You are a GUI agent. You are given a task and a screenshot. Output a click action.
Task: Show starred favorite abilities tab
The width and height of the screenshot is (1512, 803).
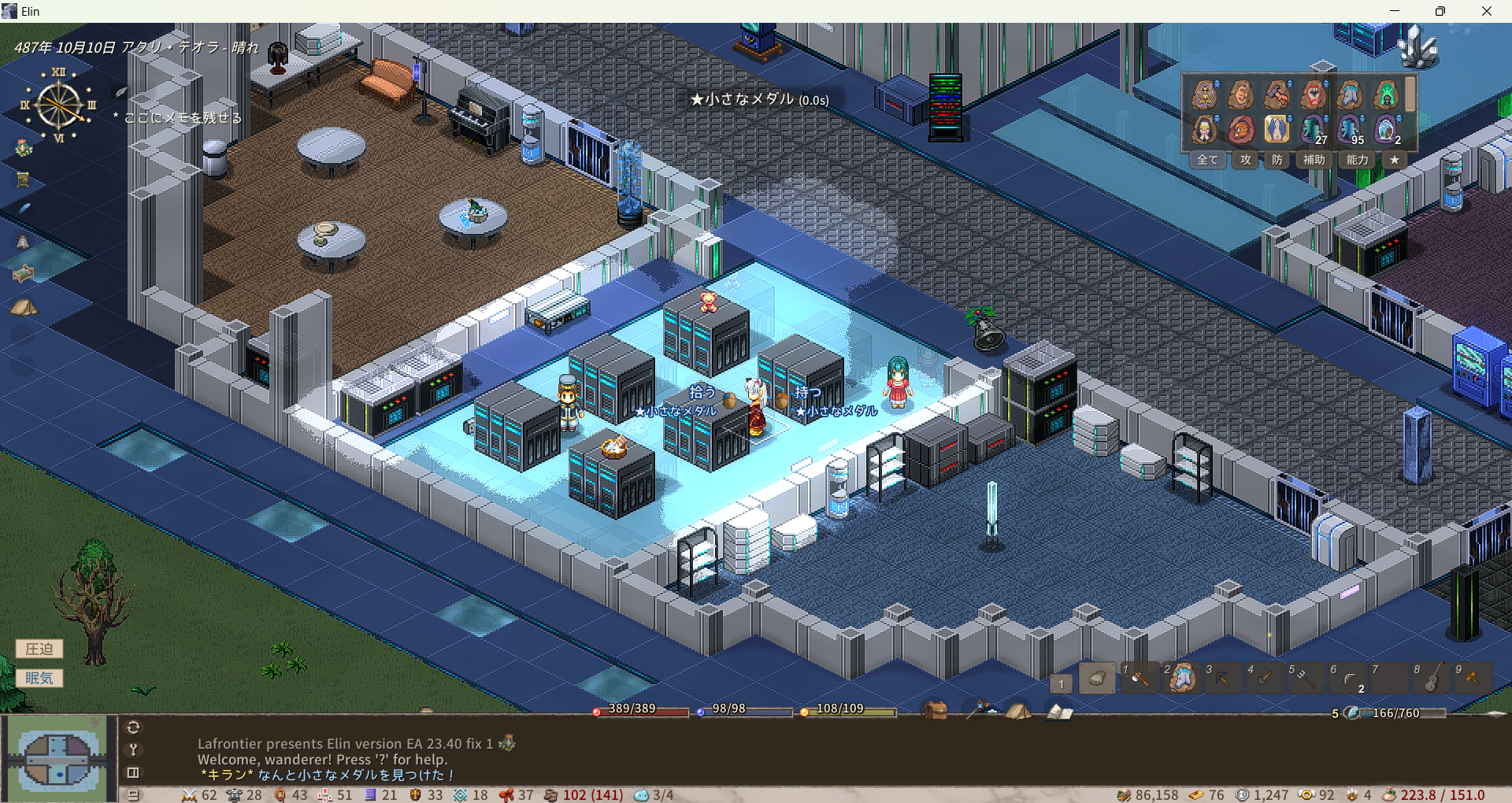tap(1395, 160)
